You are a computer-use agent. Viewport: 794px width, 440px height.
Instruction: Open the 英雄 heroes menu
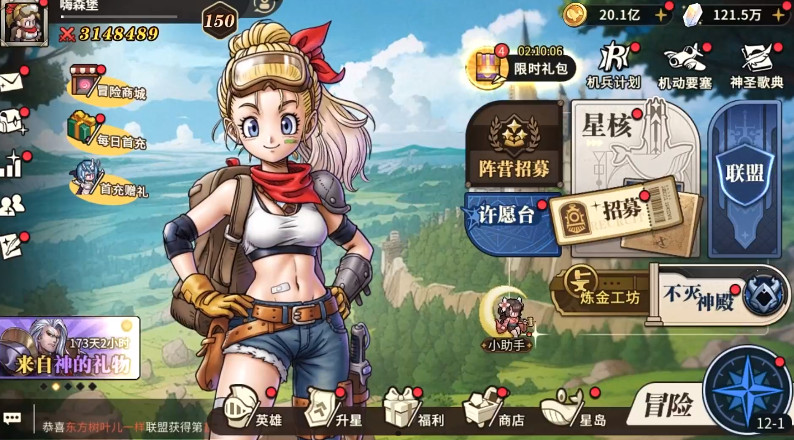tap(254, 410)
